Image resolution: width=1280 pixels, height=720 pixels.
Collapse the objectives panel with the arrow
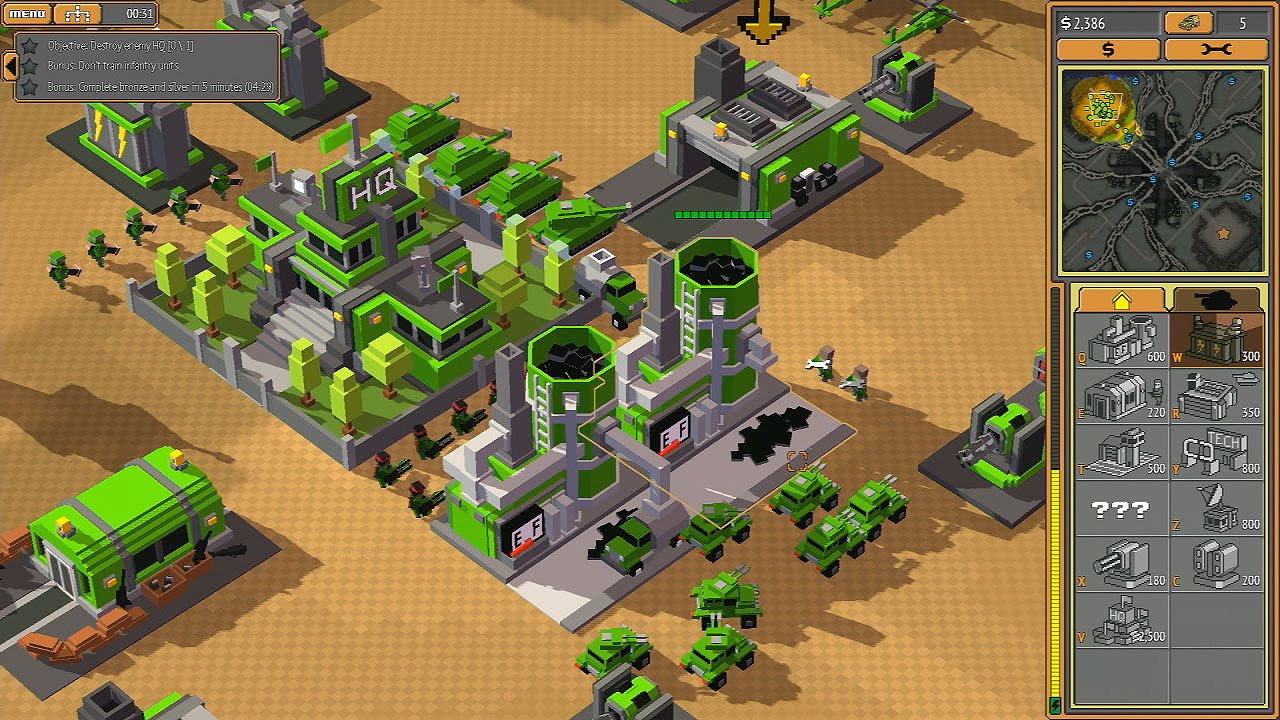[10, 66]
